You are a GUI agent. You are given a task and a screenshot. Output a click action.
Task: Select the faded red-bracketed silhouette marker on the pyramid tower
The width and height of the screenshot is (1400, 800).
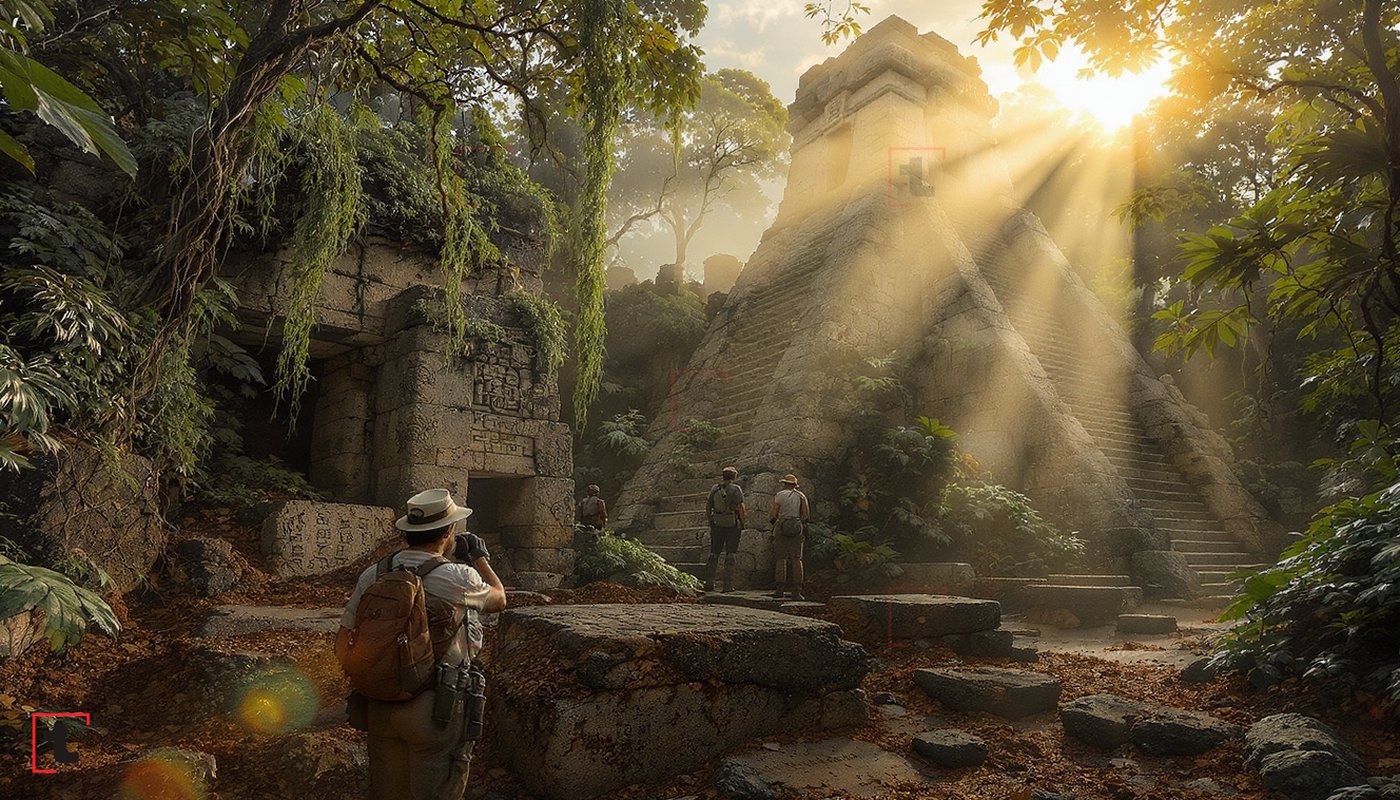tap(915, 177)
